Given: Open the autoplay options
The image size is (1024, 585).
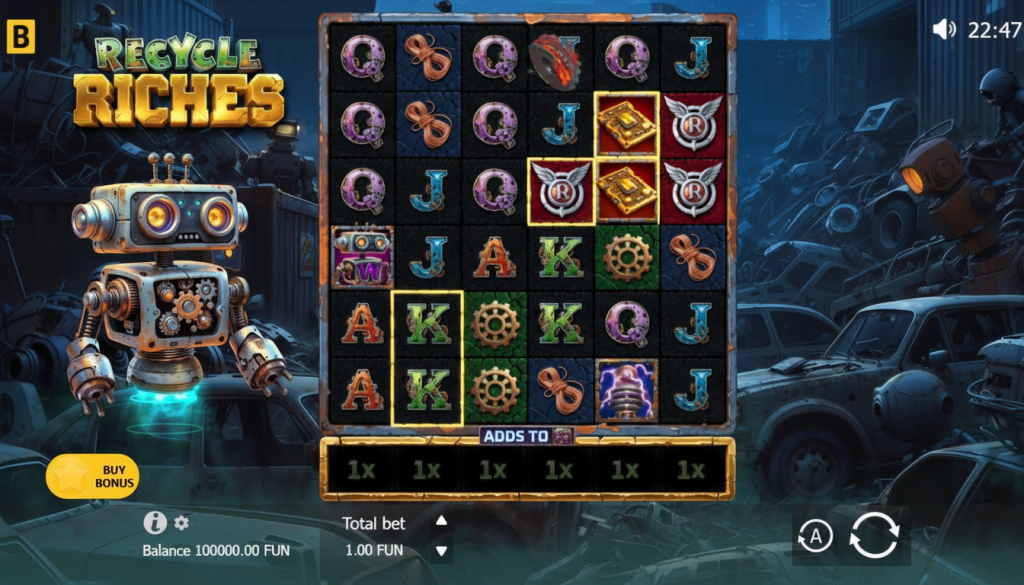Looking at the screenshot, I should pyautogui.click(x=816, y=537).
